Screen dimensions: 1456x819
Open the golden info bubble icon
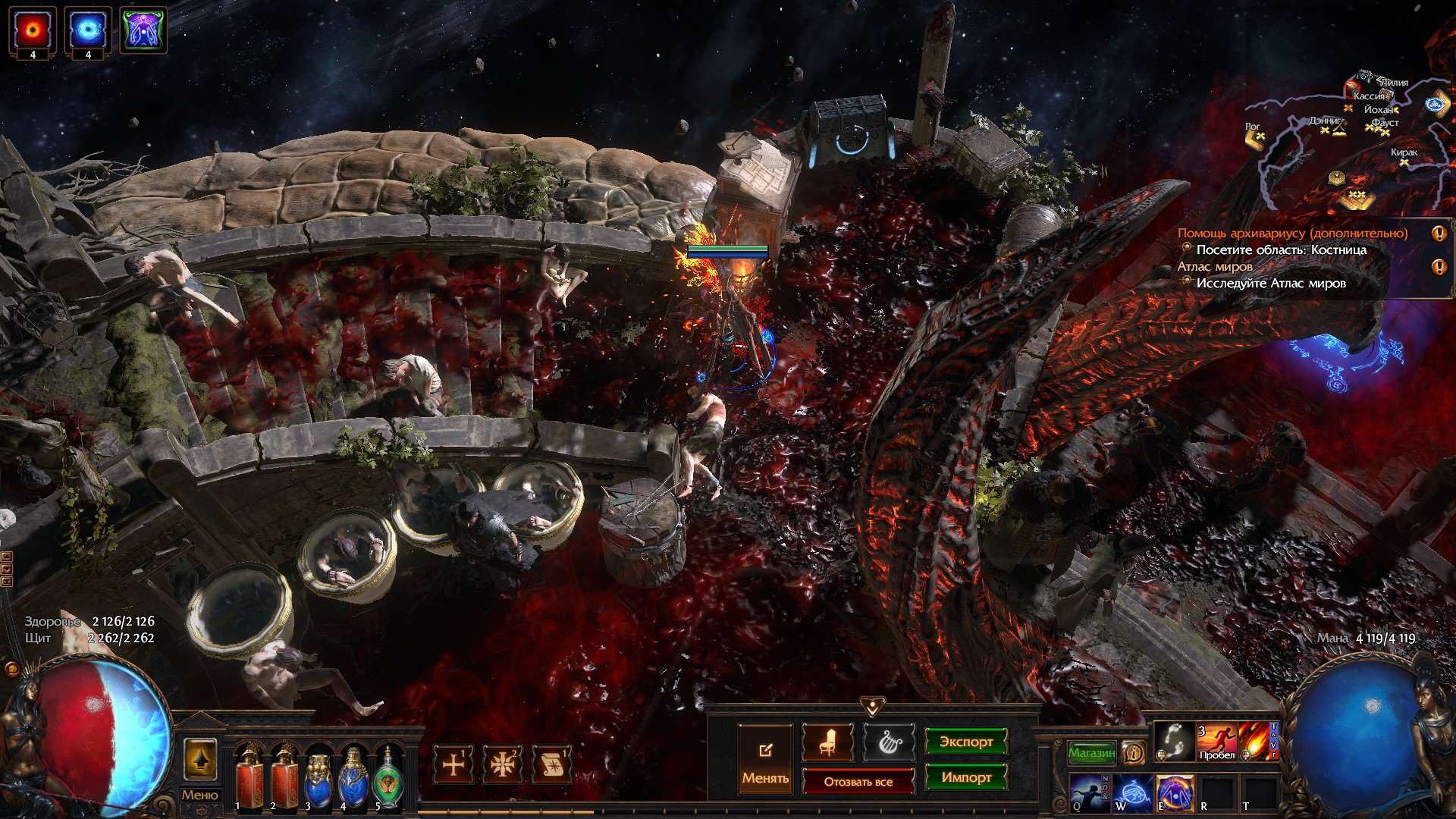[1134, 752]
